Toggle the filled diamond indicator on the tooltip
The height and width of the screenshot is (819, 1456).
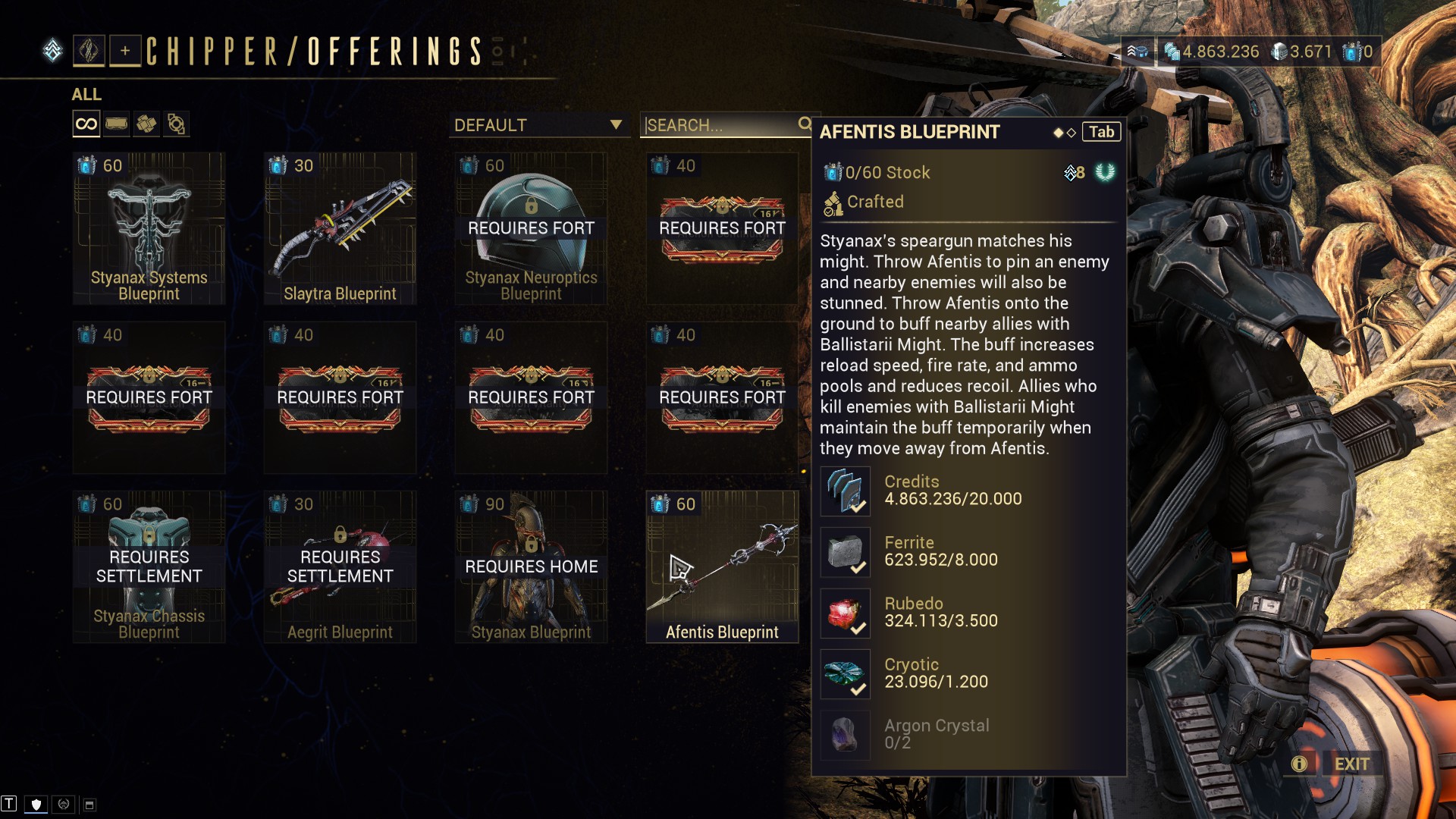click(1057, 131)
